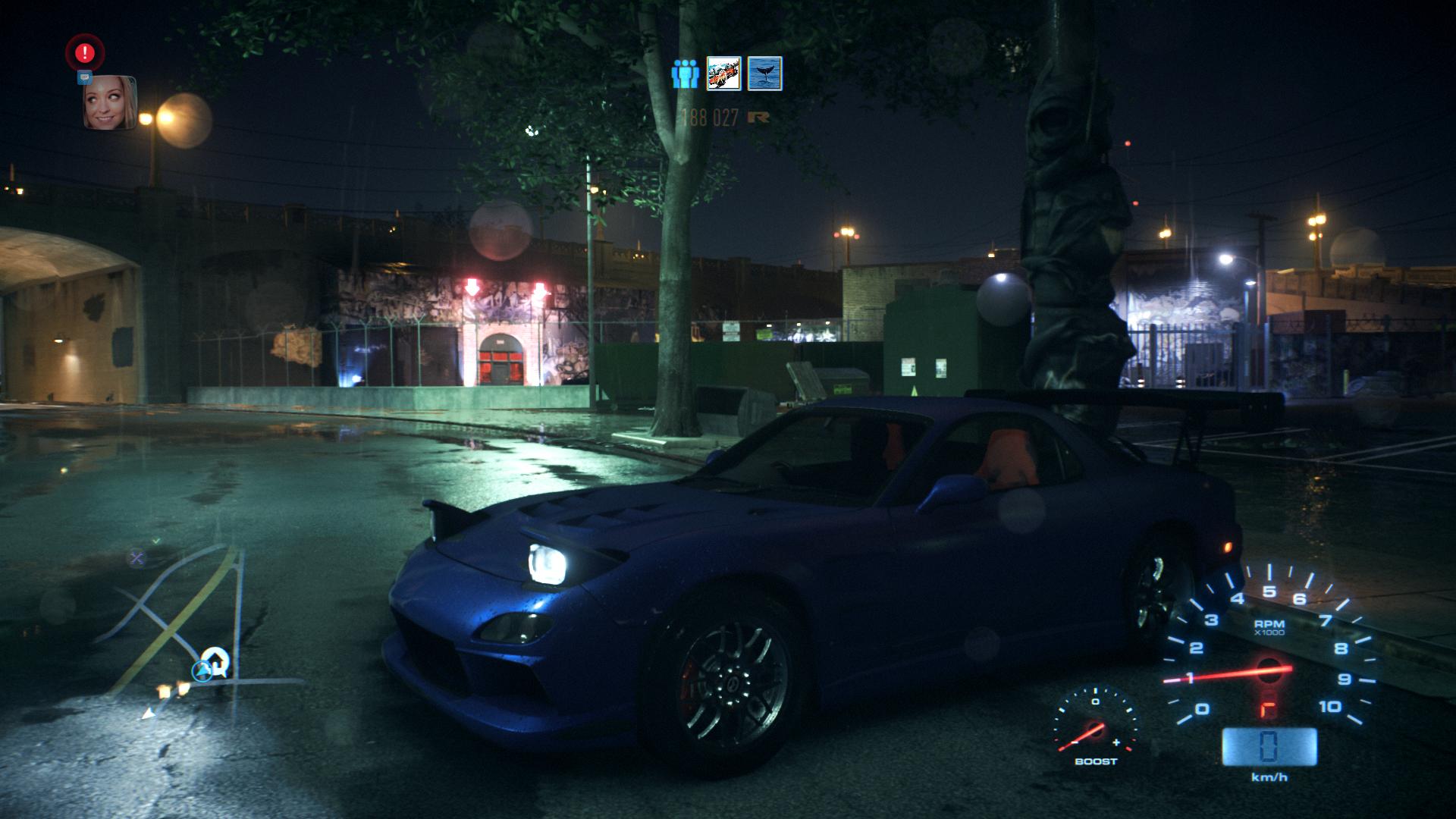The image size is (1456, 819).
Task: Open the red exclamation alert notification
Action: point(85,52)
